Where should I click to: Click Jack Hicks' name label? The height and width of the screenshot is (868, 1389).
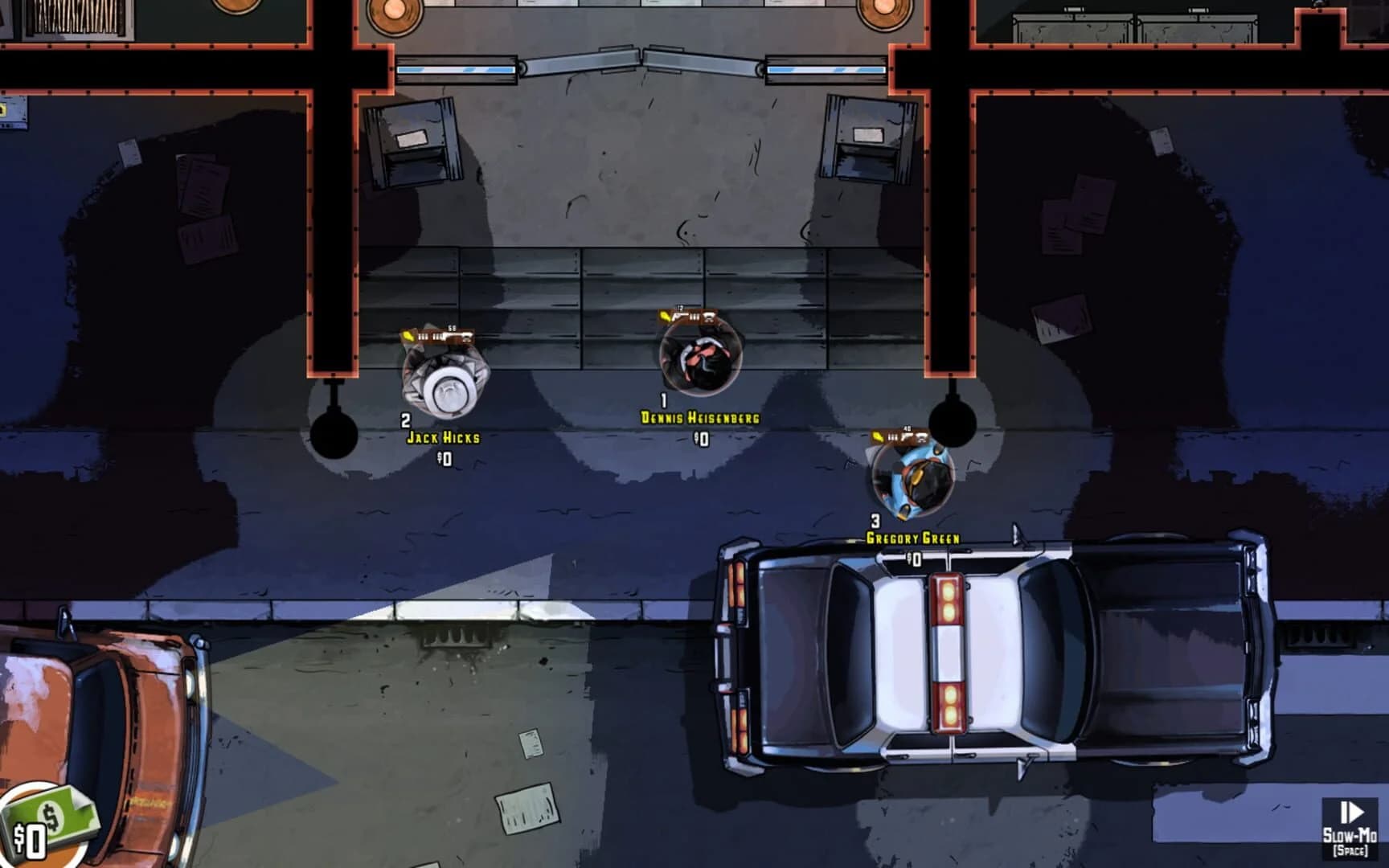pos(444,438)
